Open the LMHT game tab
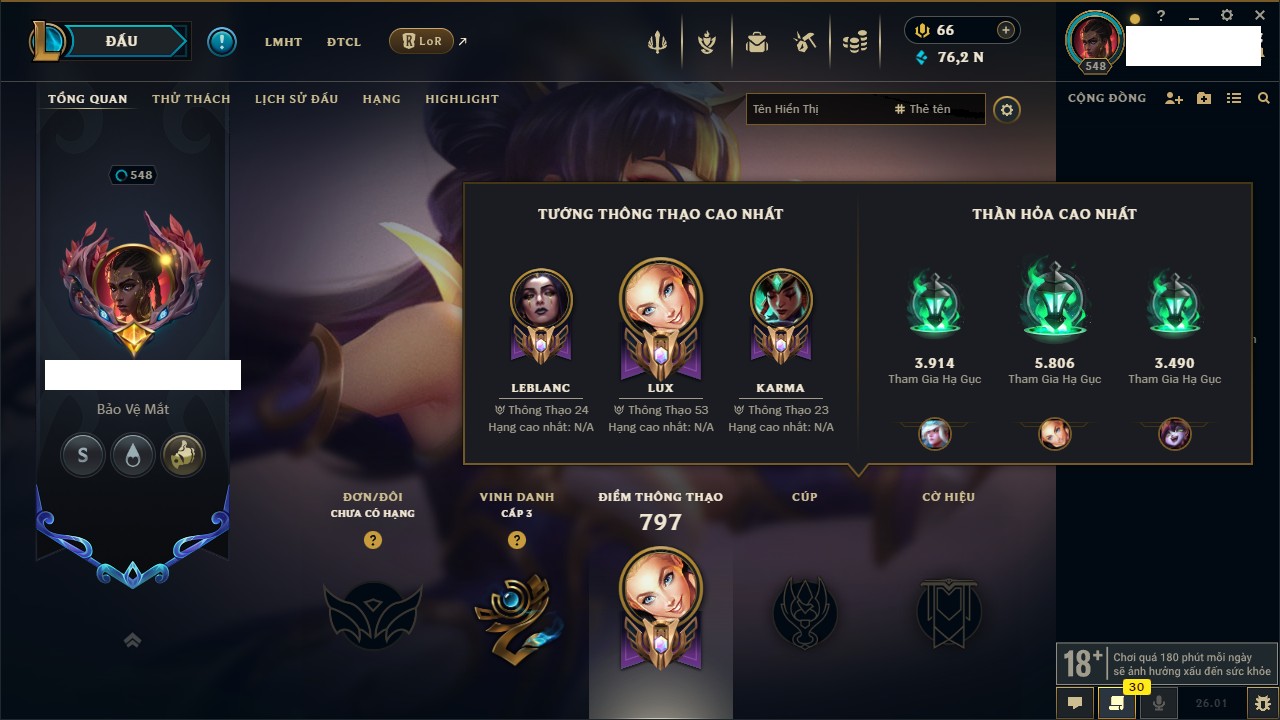 click(x=283, y=42)
